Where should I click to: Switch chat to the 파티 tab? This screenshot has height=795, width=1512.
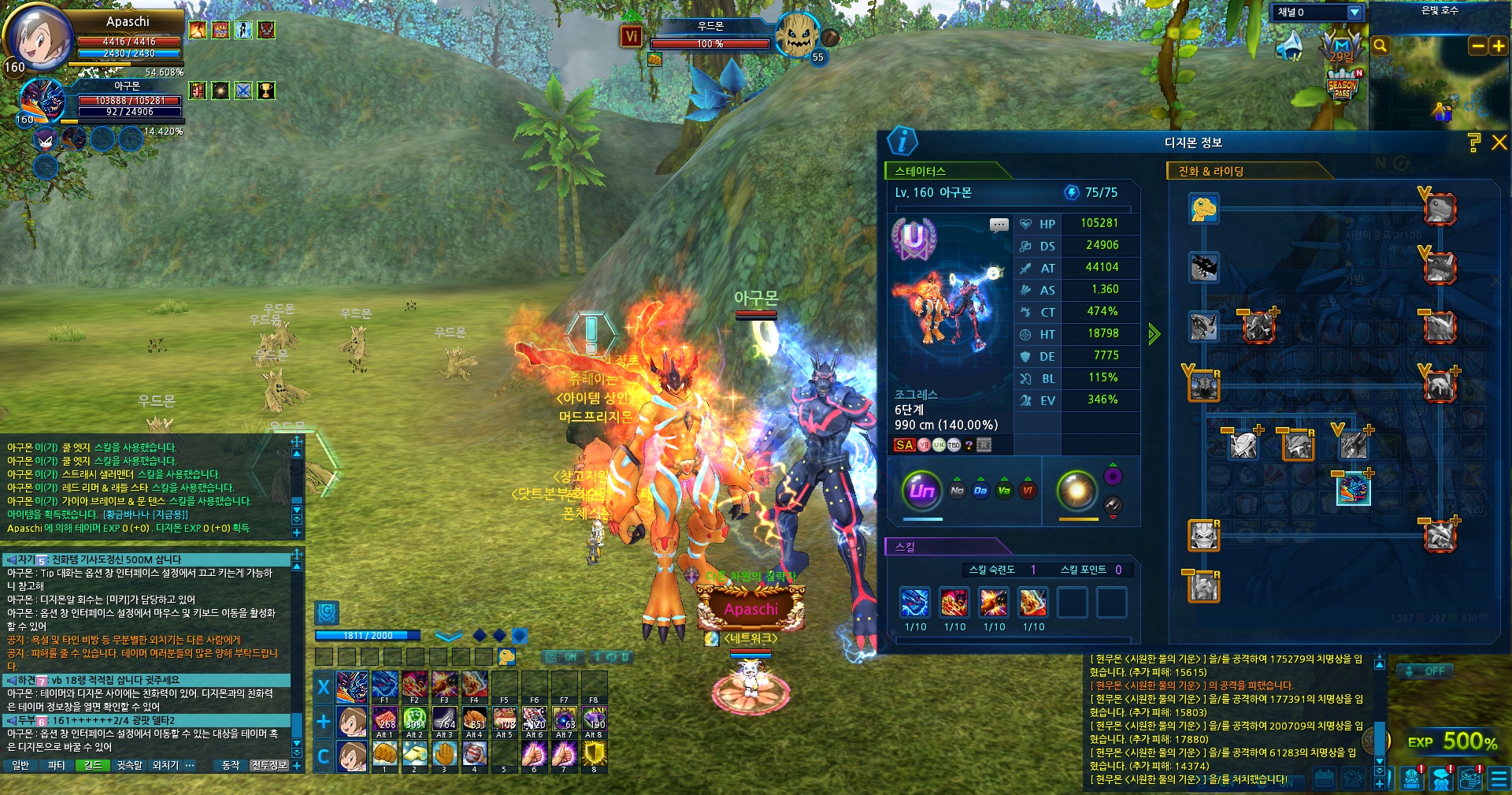[57, 765]
